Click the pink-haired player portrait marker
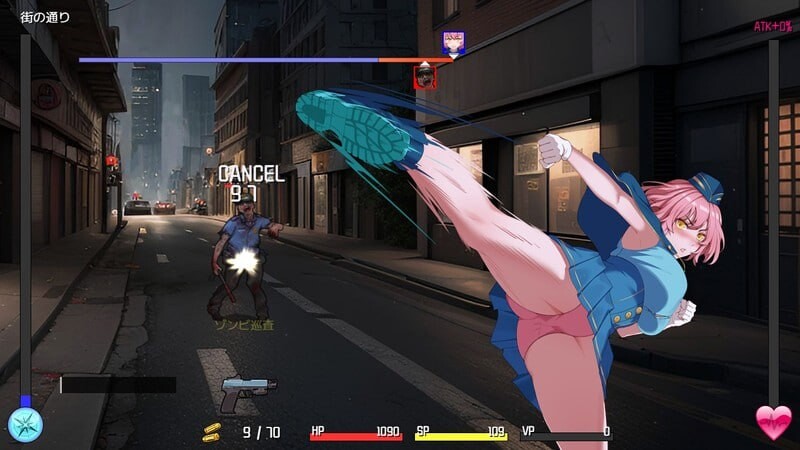Screen dimensions: 800x450 [x=453, y=42]
